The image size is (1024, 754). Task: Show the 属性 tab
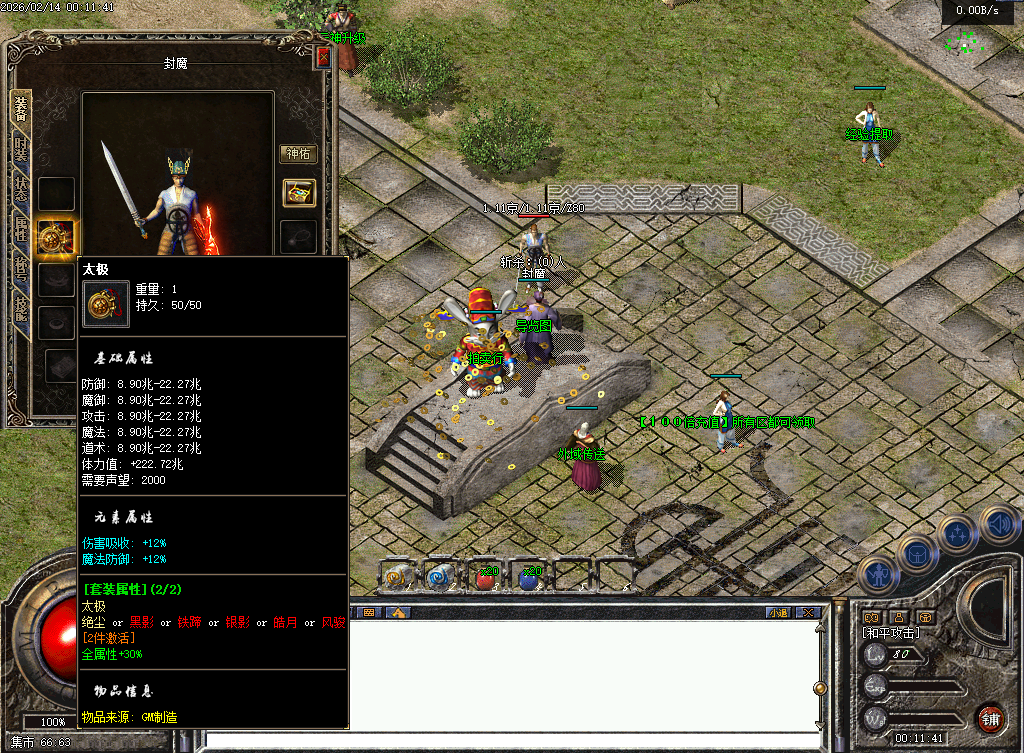pos(21,229)
